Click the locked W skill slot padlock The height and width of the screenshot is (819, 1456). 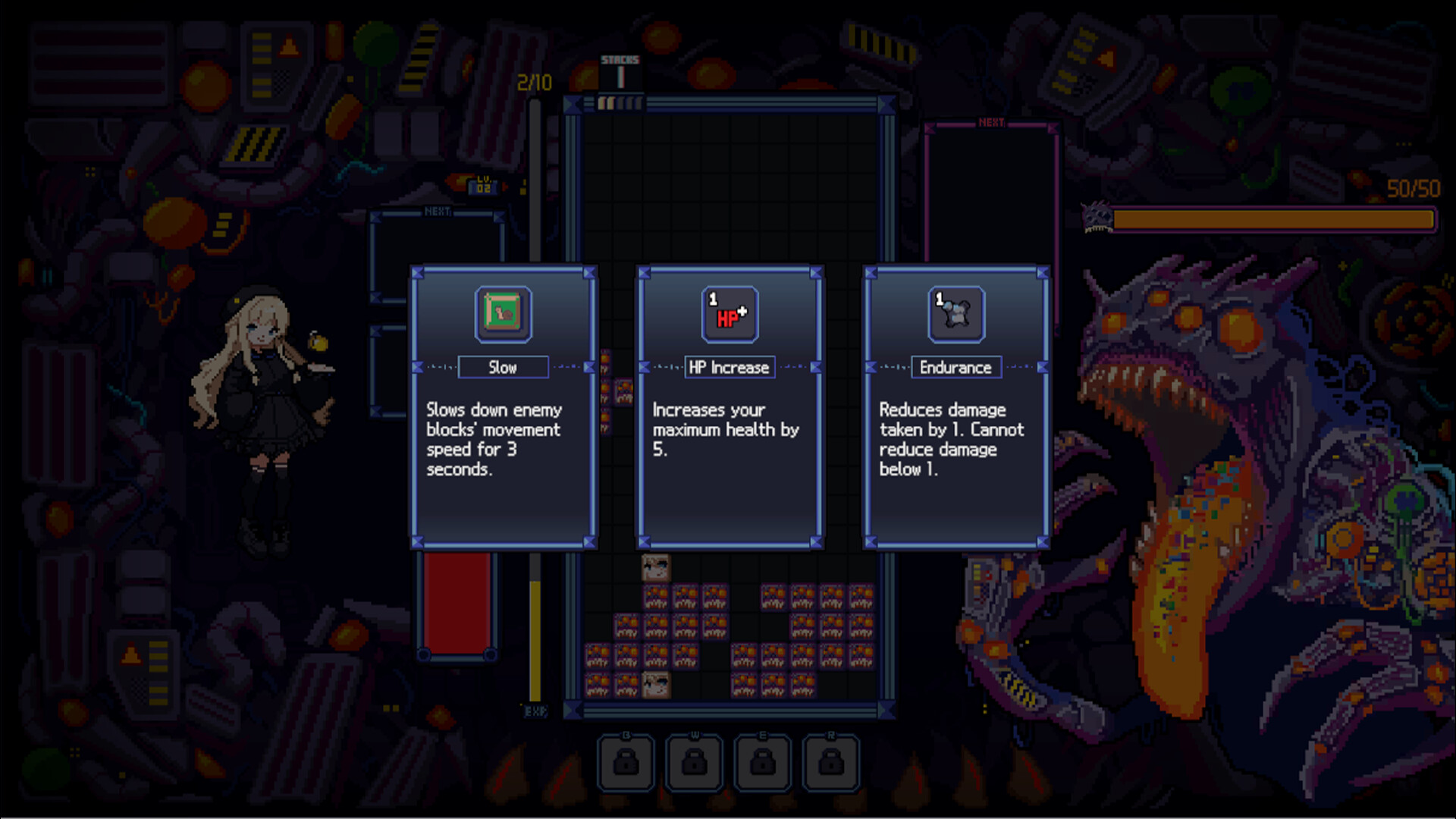pyautogui.click(x=694, y=762)
